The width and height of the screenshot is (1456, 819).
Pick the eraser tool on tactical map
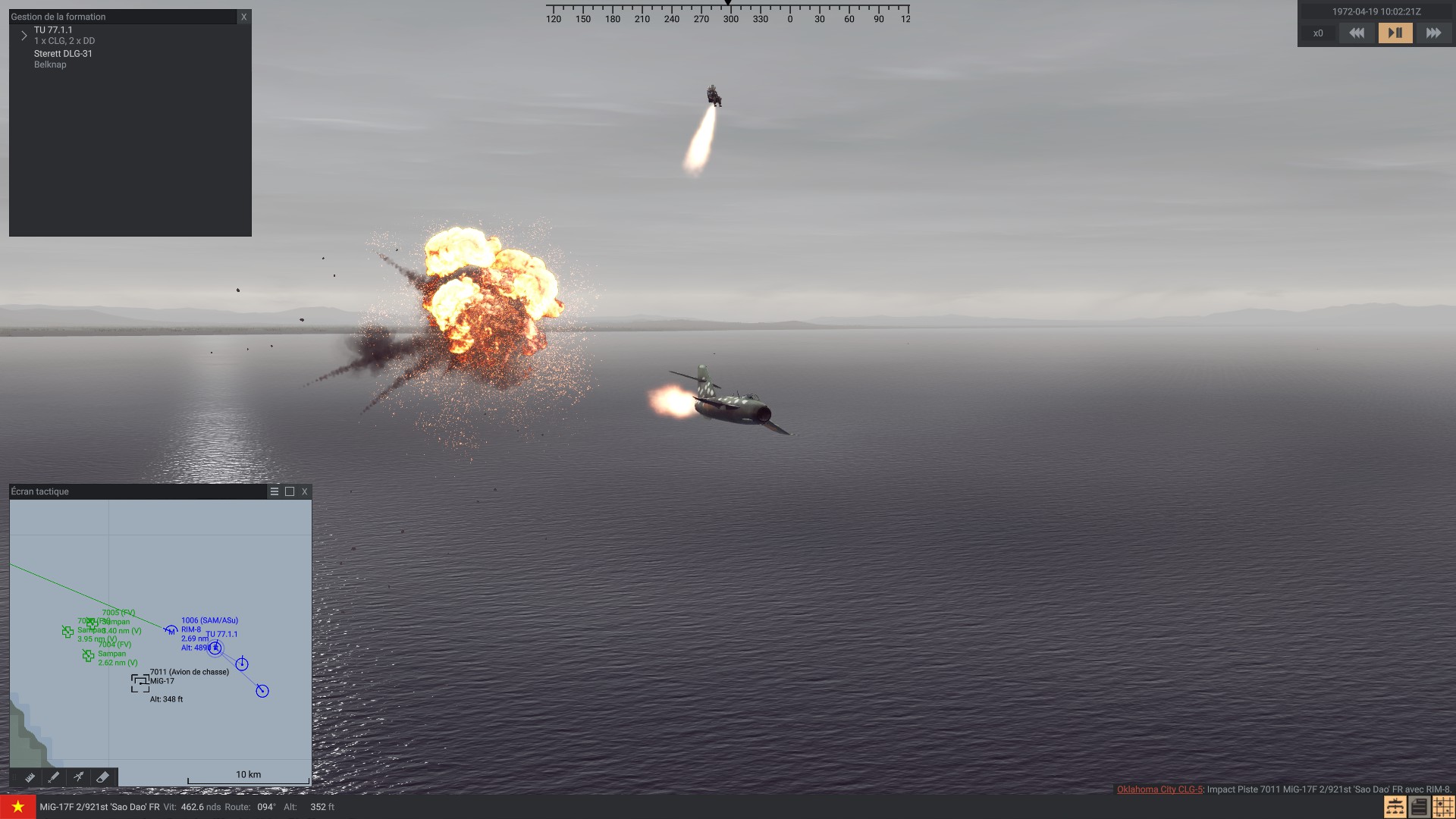coord(102,777)
